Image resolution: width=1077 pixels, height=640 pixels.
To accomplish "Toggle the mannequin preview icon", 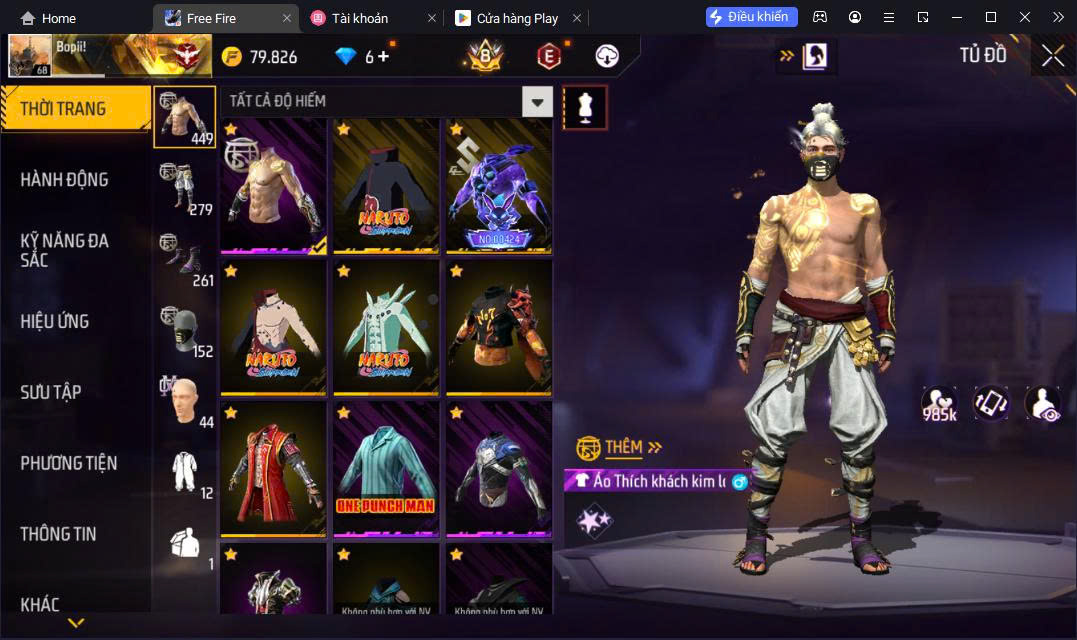I will [x=585, y=107].
